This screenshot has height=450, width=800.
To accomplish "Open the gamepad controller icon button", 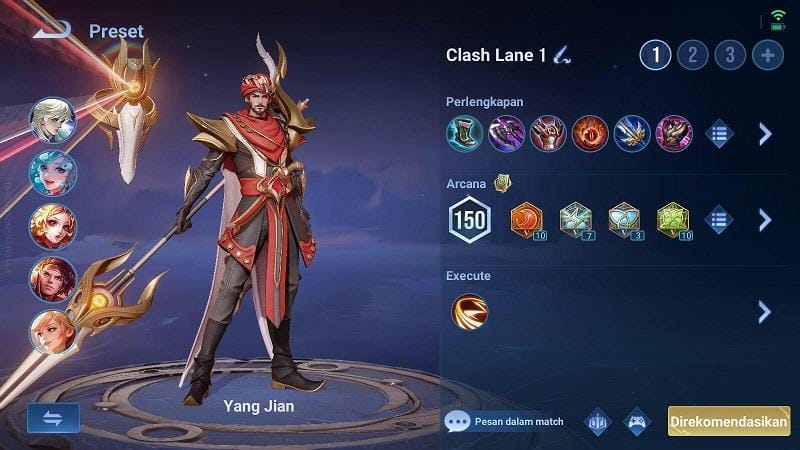I will click(x=637, y=421).
